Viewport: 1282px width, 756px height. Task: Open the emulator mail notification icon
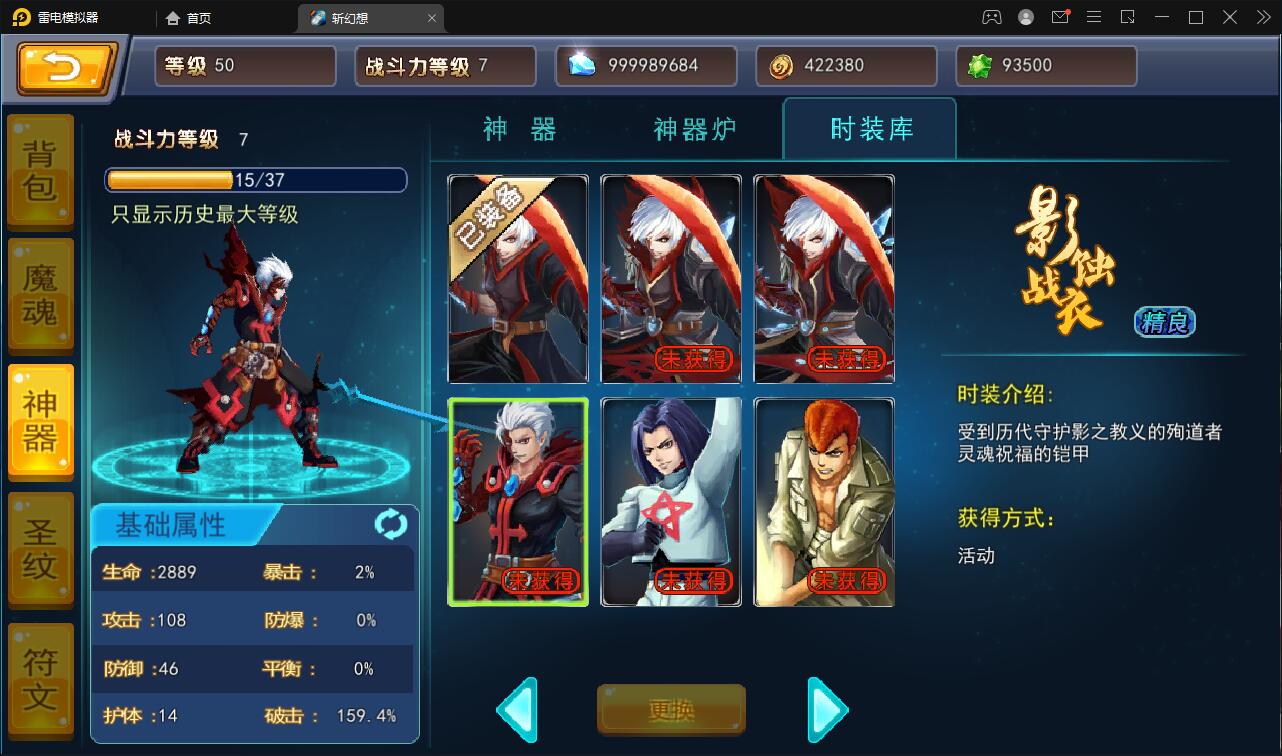pyautogui.click(x=1061, y=17)
